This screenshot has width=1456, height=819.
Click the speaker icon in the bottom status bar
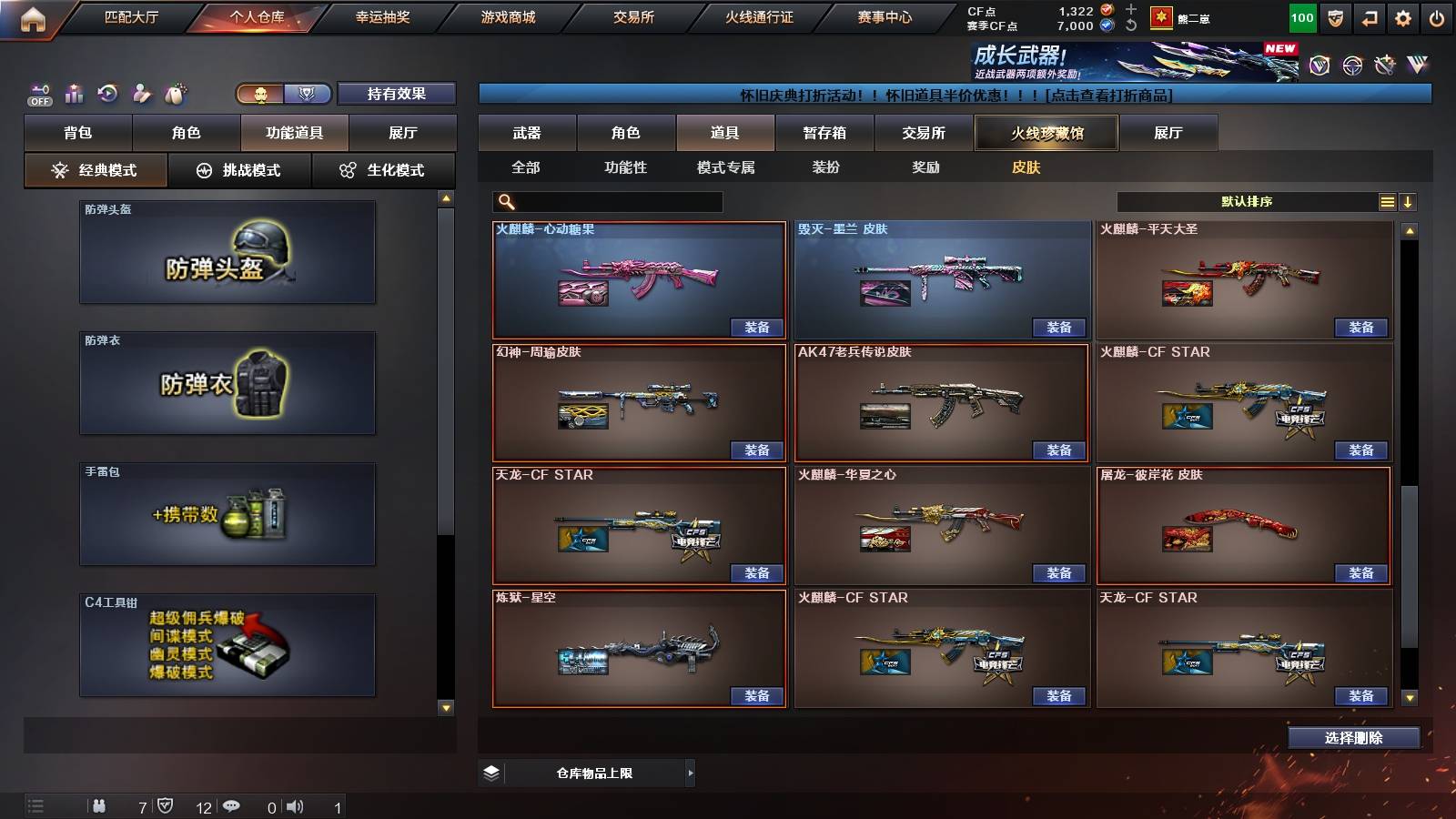[296, 805]
